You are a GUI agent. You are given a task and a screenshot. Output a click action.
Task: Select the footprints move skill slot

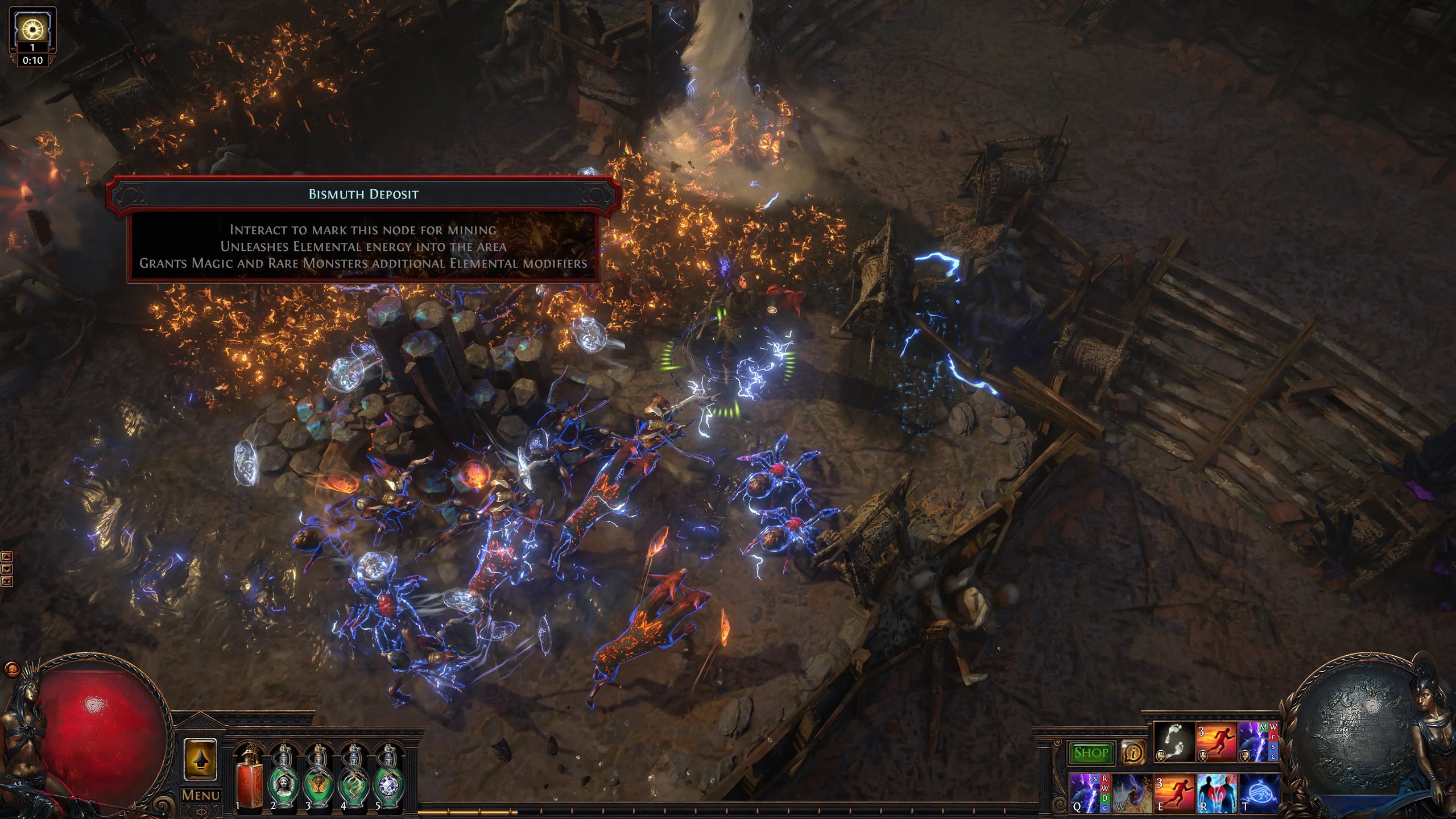coord(1174,742)
